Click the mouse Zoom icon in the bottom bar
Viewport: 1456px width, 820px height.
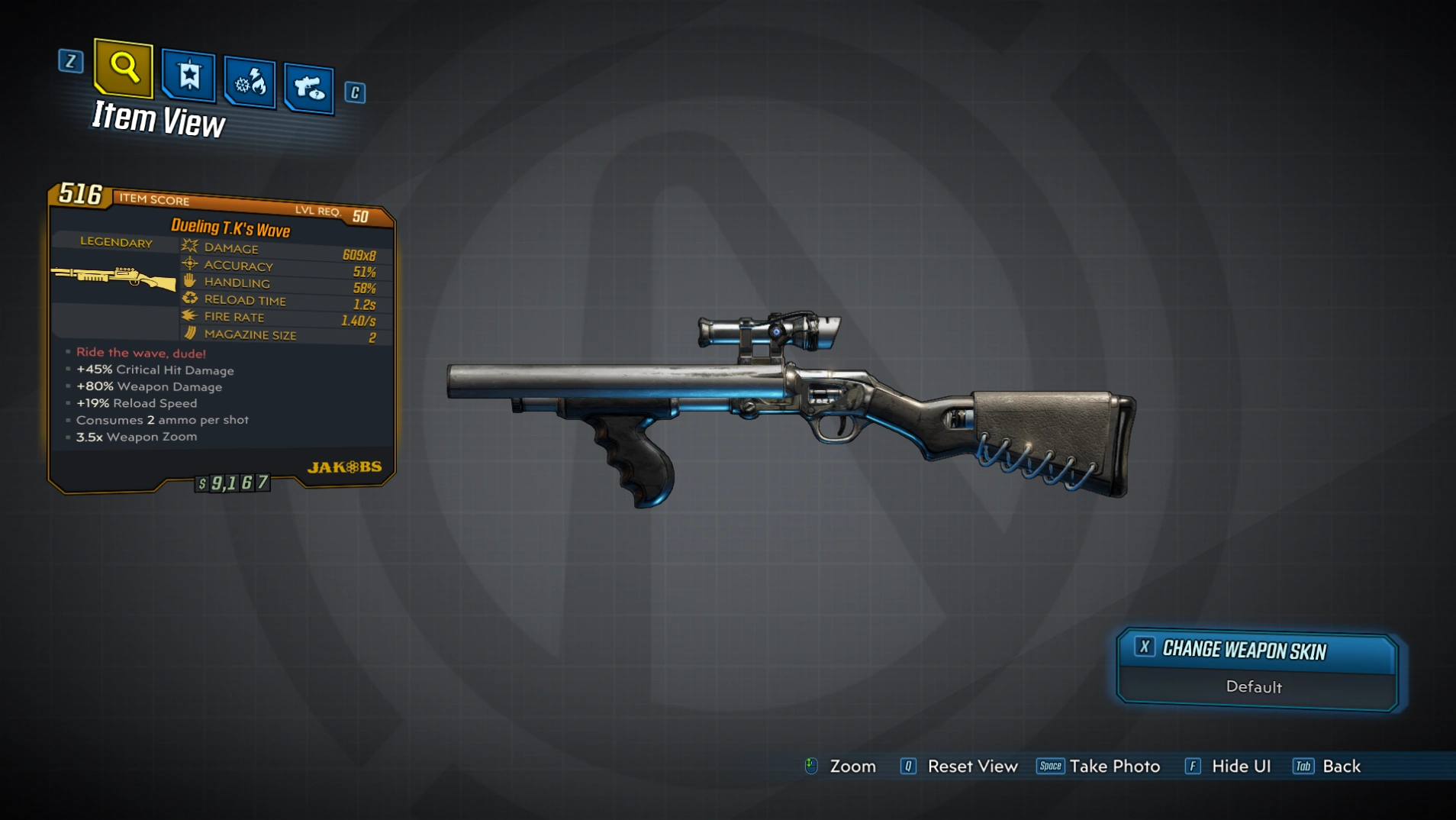tap(810, 766)
